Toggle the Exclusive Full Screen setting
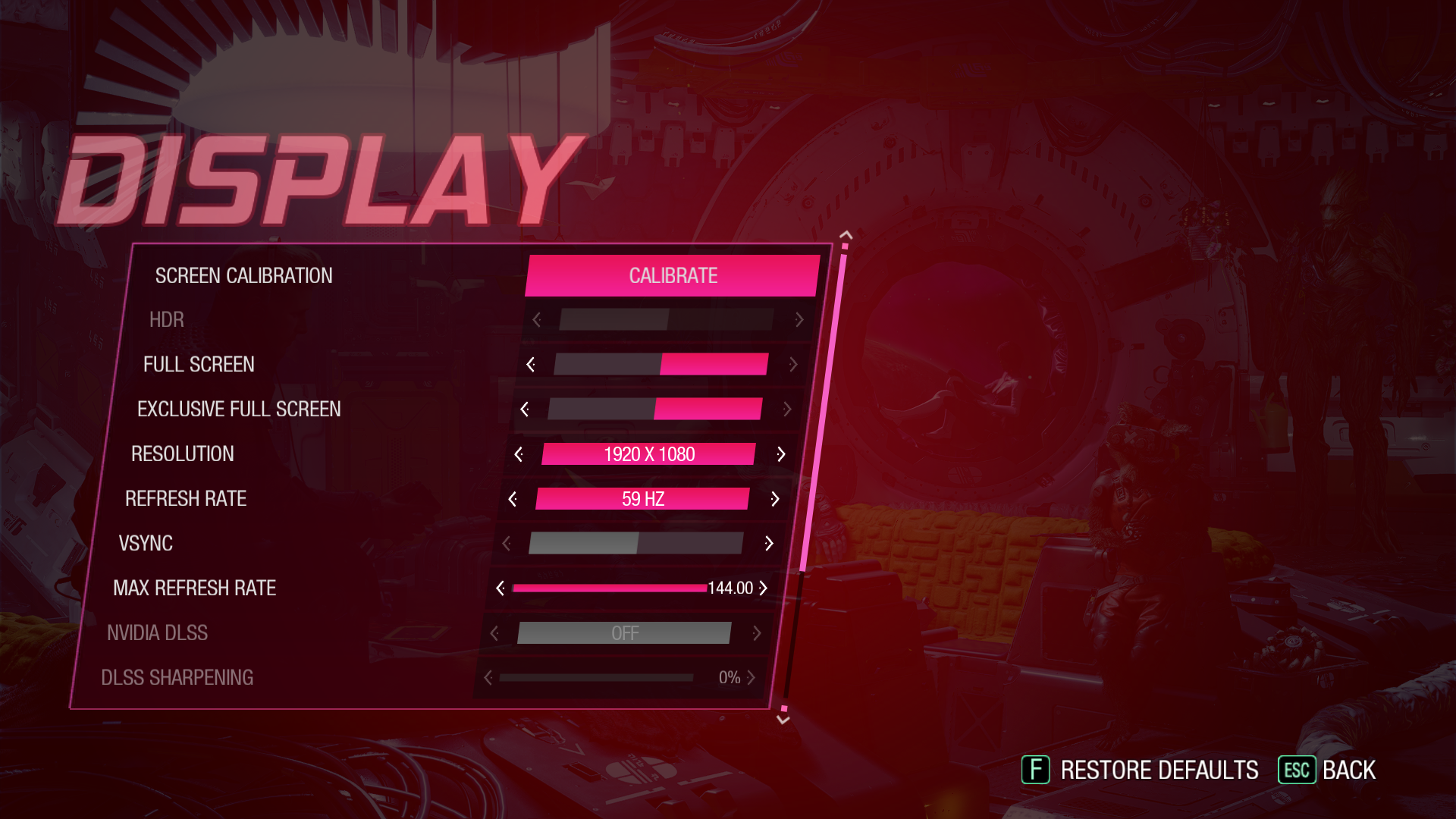Image resolution: width=1456 pixels, height=819 pixels. (654, 409)
